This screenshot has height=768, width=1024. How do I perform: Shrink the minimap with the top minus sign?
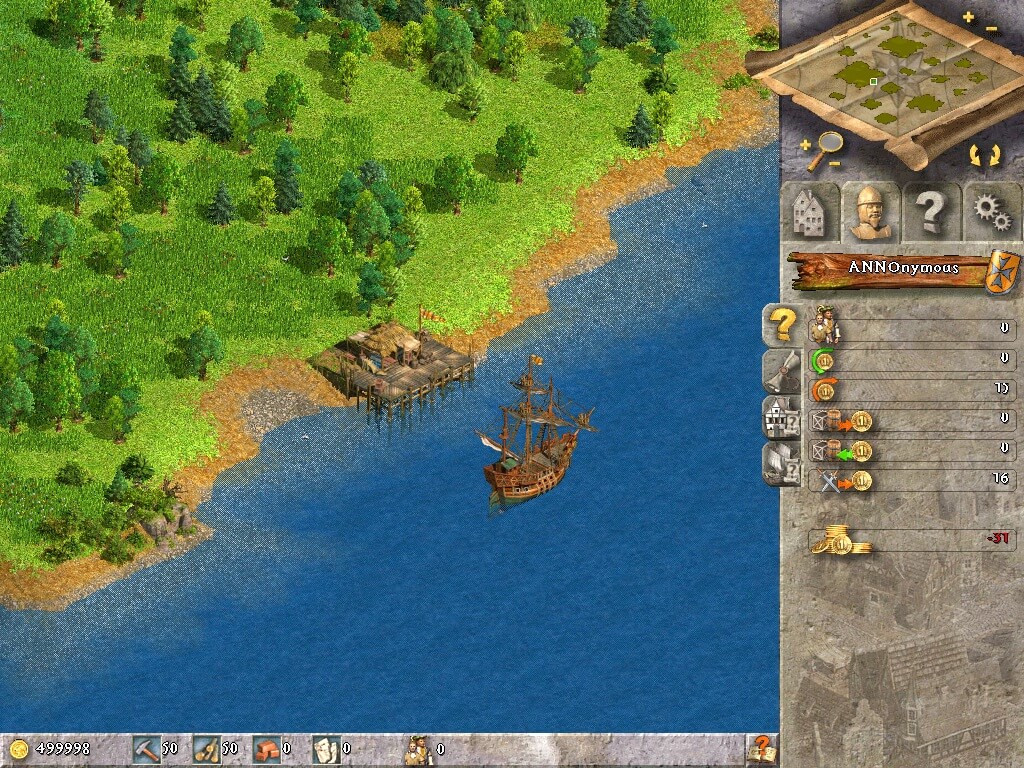tap(991, 29)
